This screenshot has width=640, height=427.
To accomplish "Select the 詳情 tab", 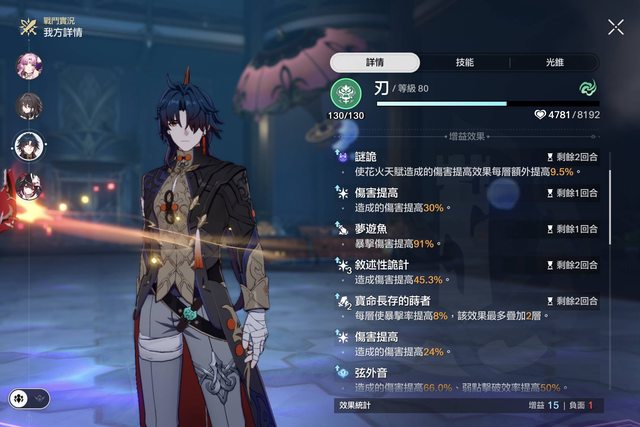I will (x=375, y=62).
